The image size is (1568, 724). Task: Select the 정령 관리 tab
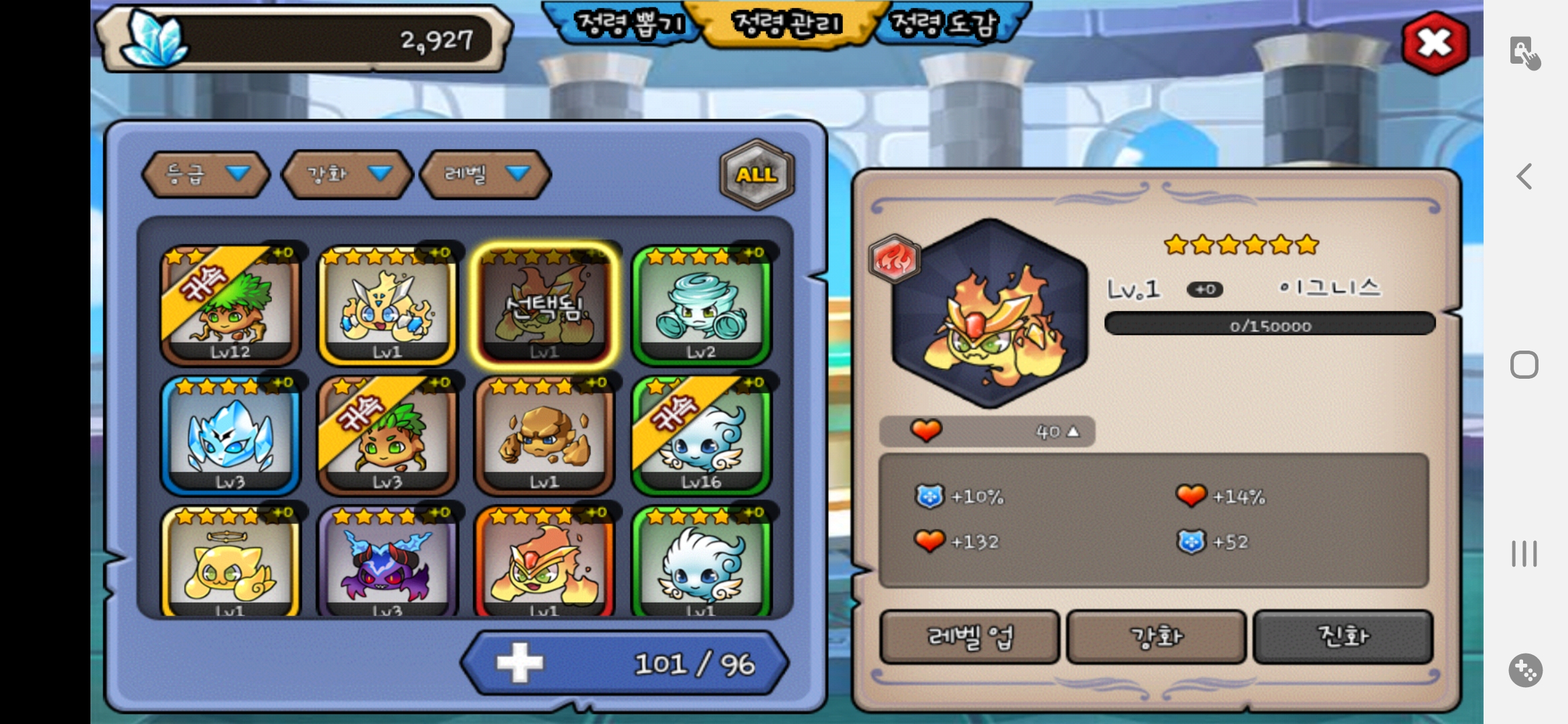[787, 25]
